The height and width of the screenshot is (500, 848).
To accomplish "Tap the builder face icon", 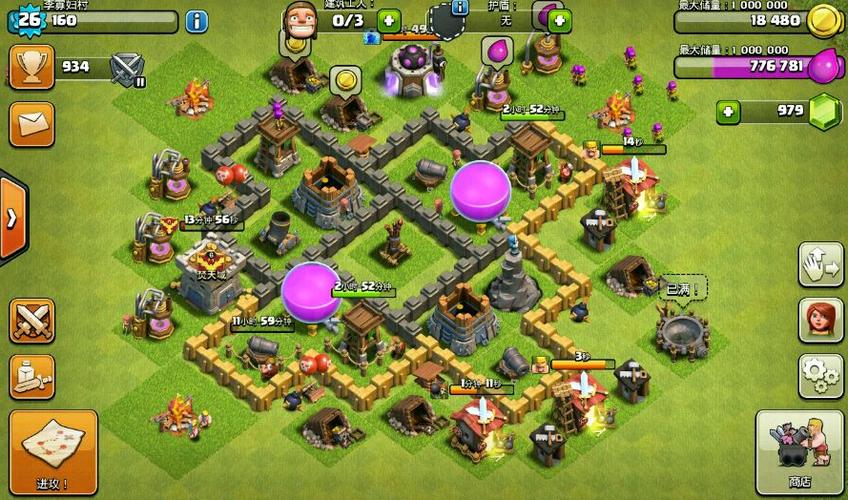I will click(x=298, y=20).
